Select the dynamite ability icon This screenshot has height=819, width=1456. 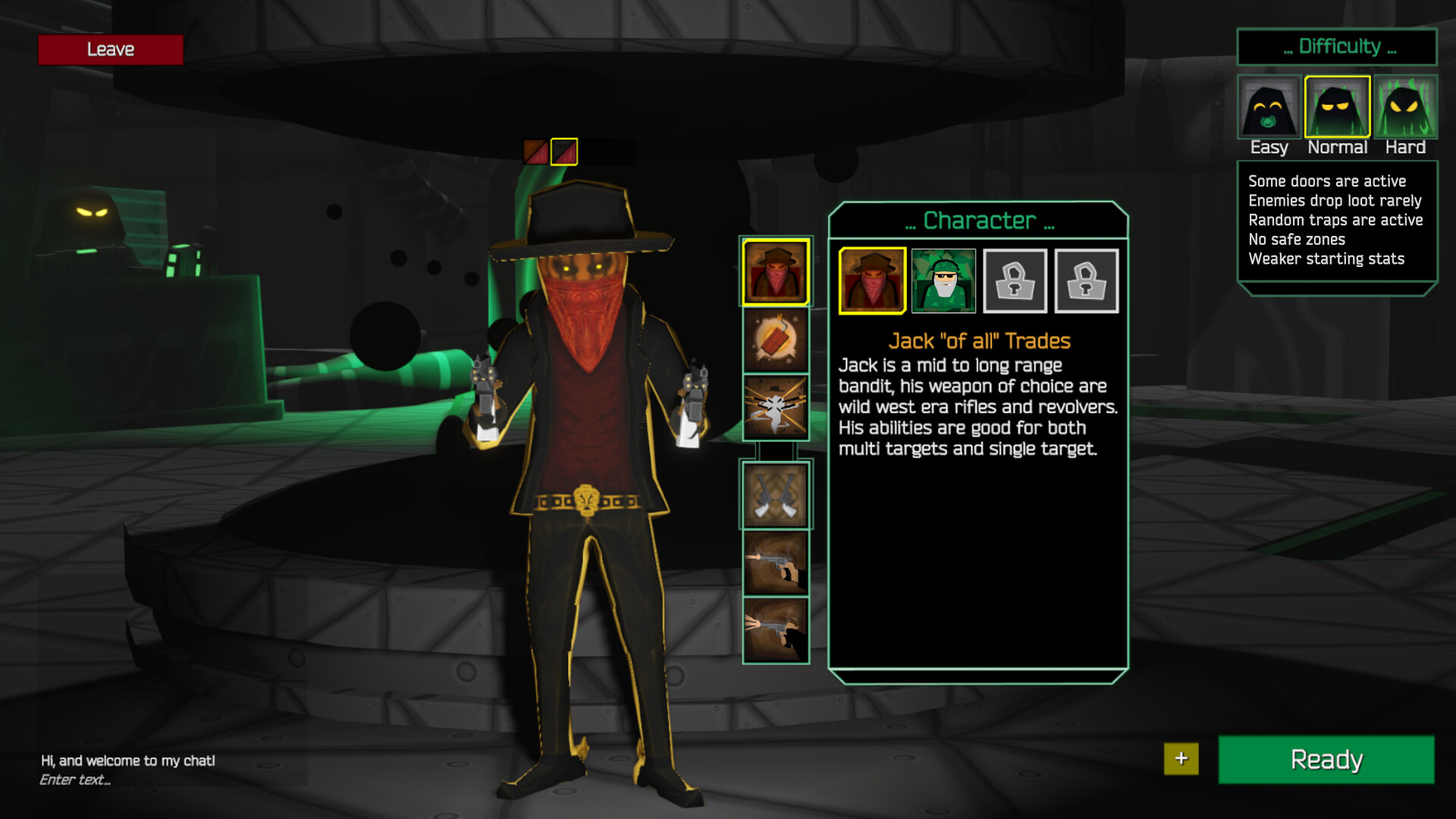coord(776,340)
